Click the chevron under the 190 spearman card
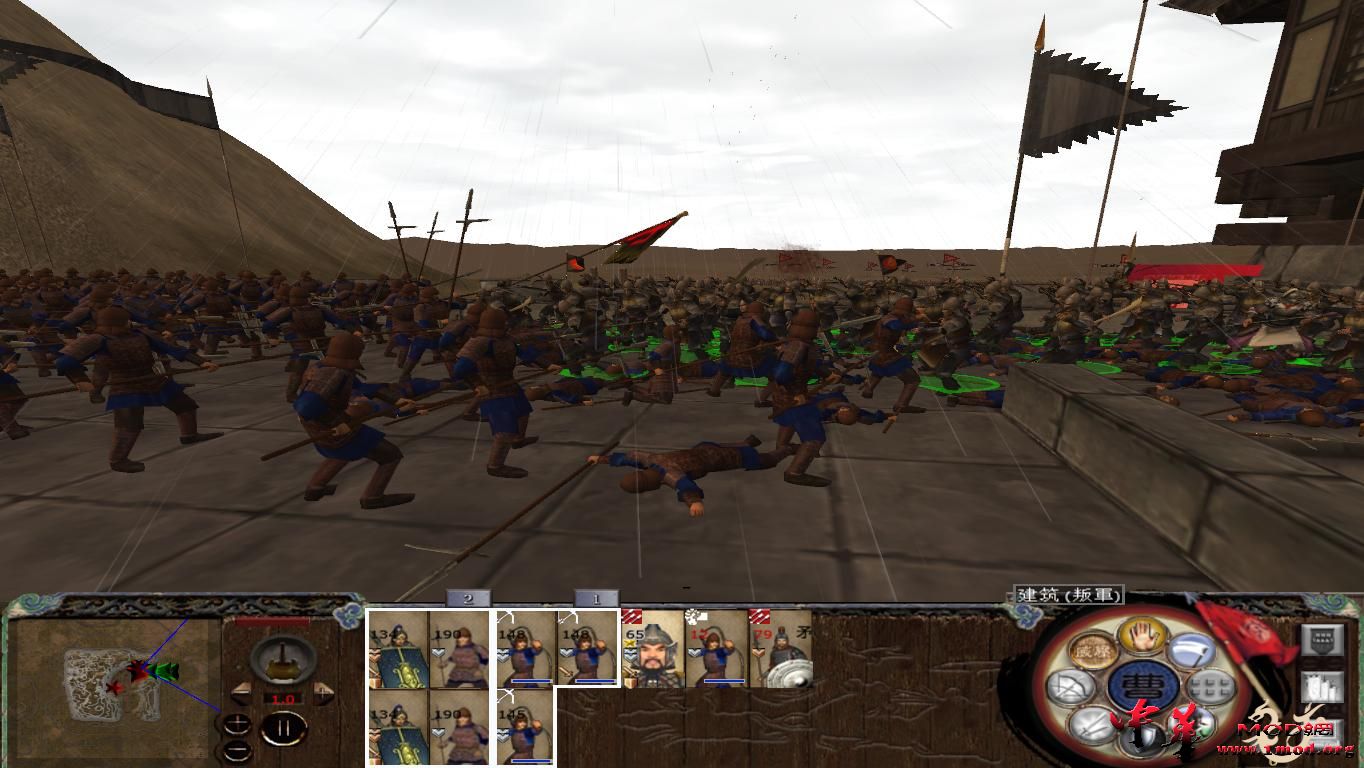Image resolution: width=1364 pixels, height=768 pixels. point(438,653)
